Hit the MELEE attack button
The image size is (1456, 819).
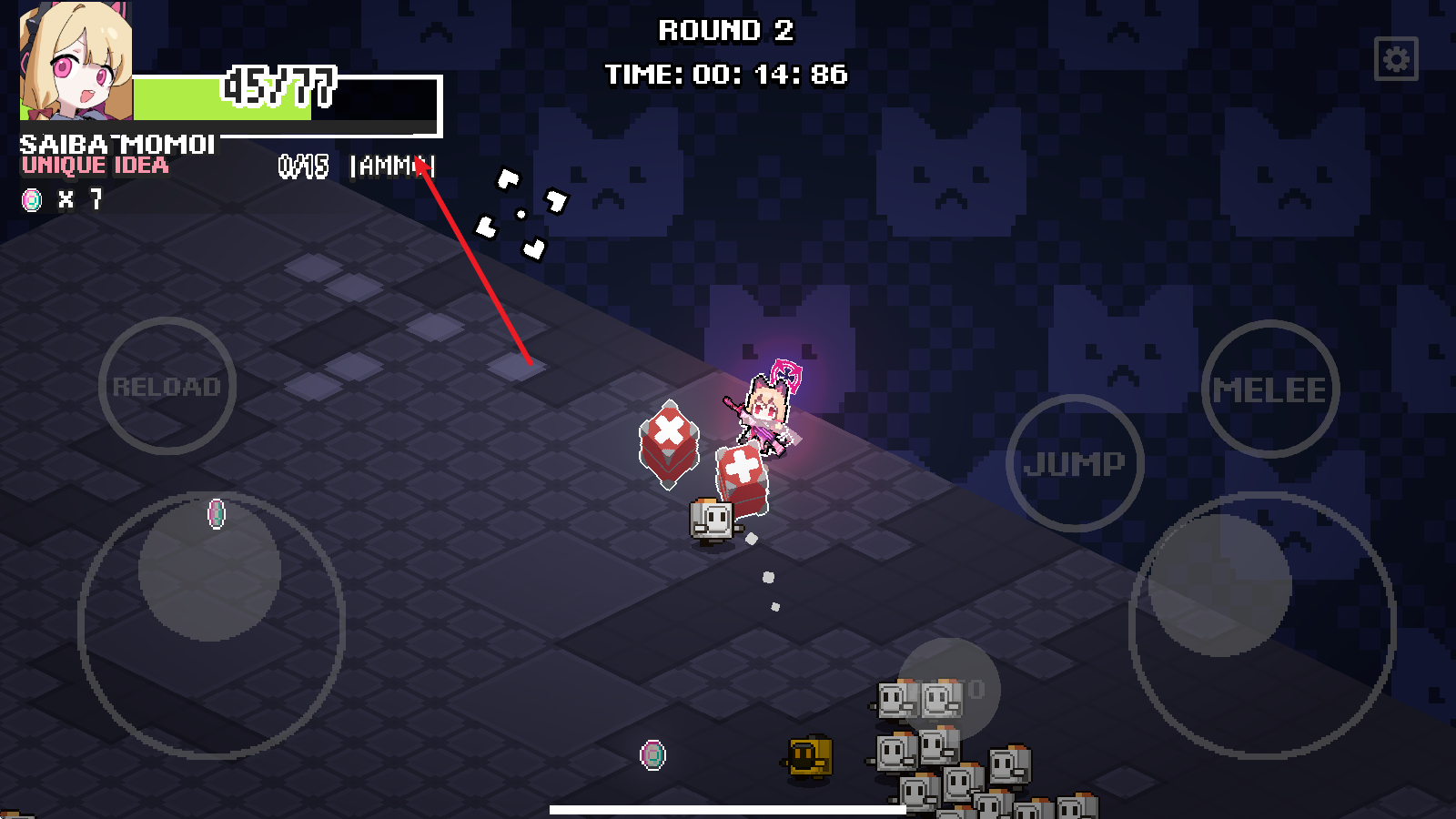[x=1269, y=389]
